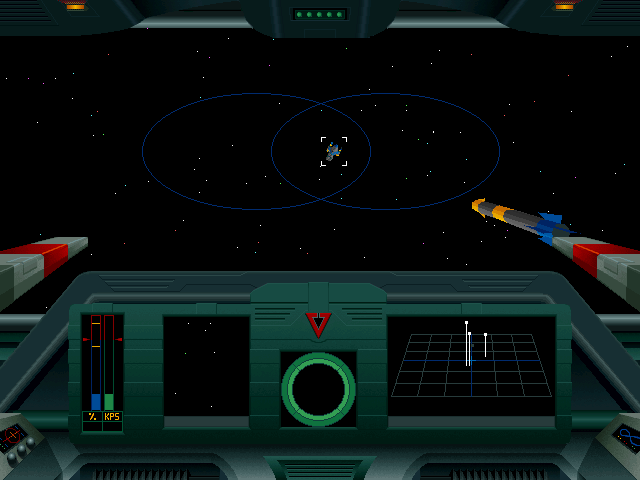The height and width of the screenshot is (480, 640).
Task: Click the starfield target viewer screen
Action: [x=206, y=366]
